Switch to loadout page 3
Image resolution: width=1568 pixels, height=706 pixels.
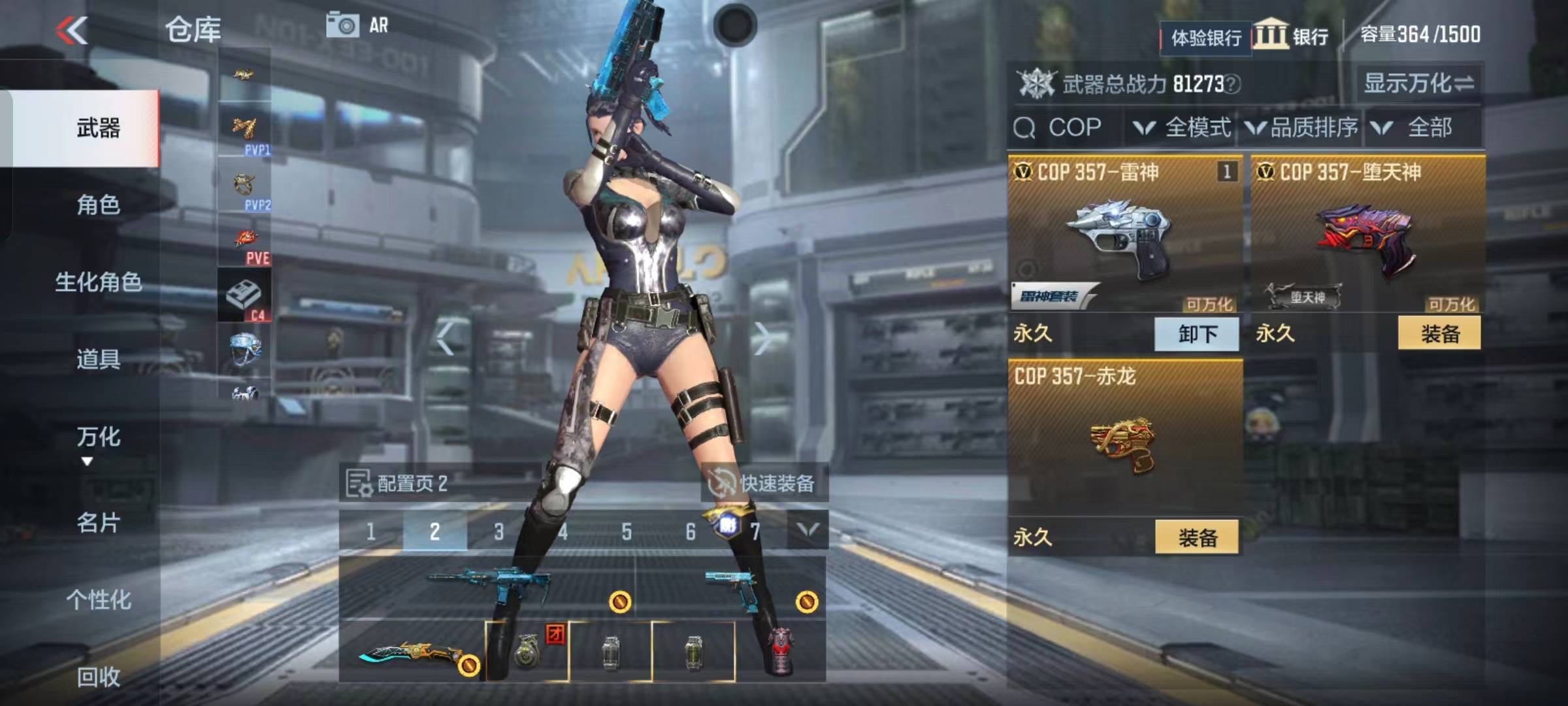(498, 531)
